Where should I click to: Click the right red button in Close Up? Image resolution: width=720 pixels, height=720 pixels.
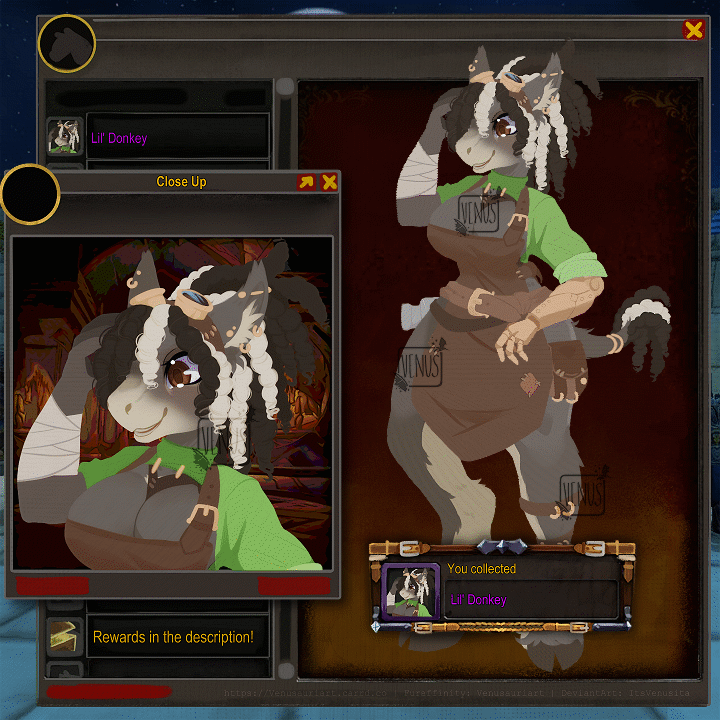pyautogui.click(x=294, y=586)
